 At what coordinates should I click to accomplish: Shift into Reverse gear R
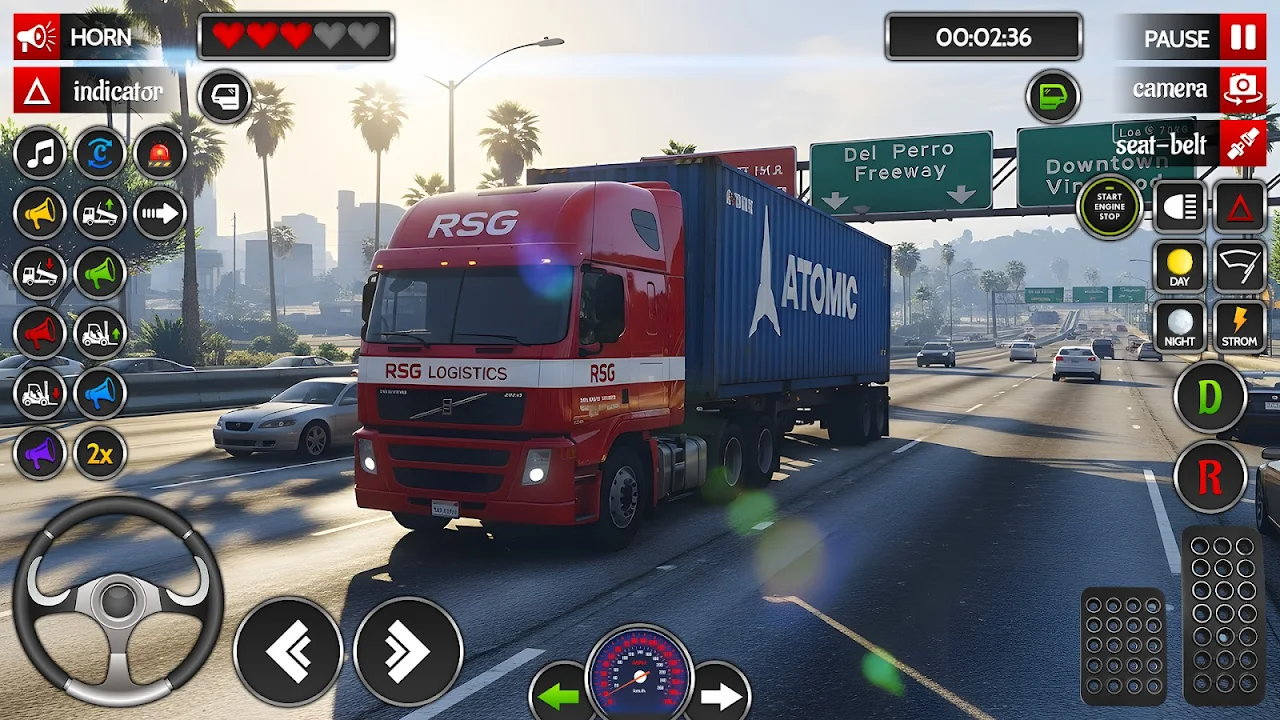click(x=1210, y=477)
